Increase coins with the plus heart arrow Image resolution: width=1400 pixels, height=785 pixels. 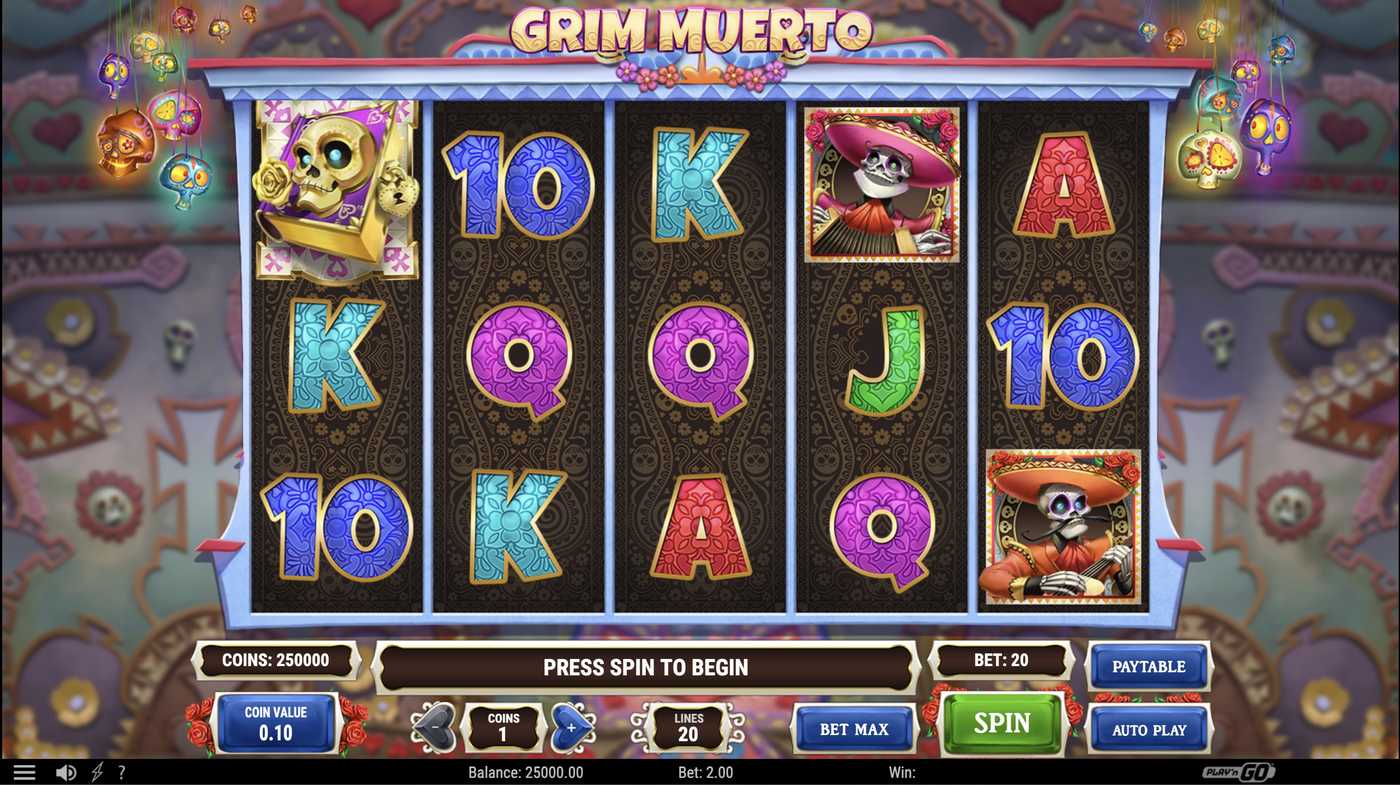point(572,728)
